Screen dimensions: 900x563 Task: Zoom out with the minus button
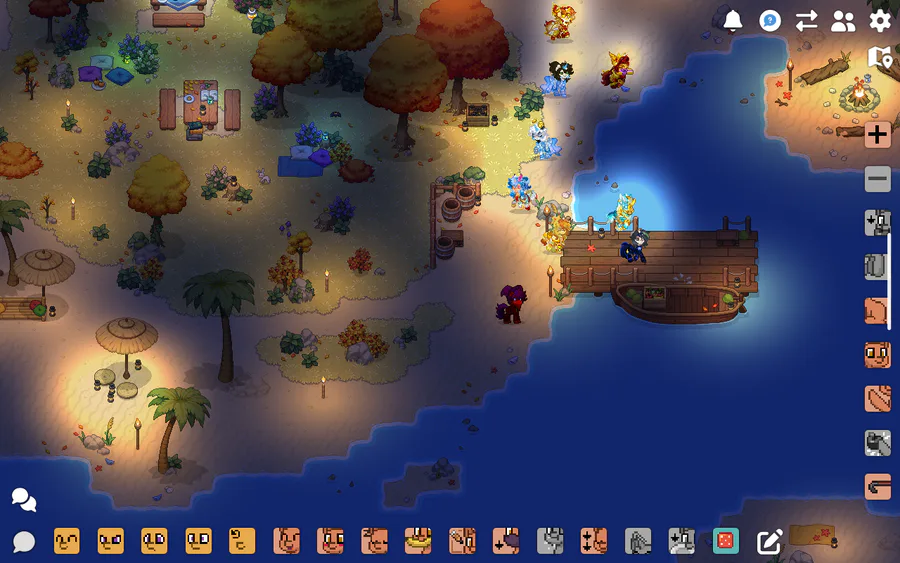coord(878,179)
